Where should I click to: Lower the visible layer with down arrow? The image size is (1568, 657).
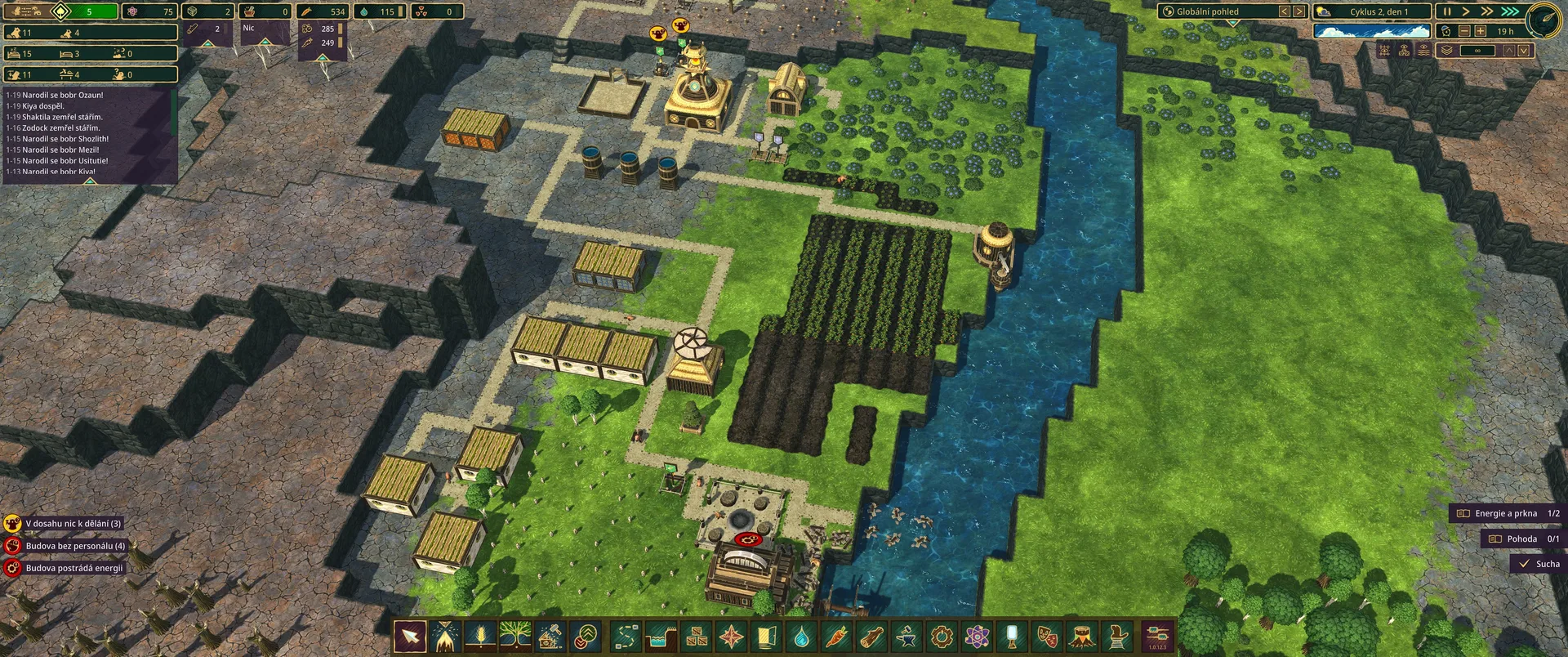[1524, 51]
